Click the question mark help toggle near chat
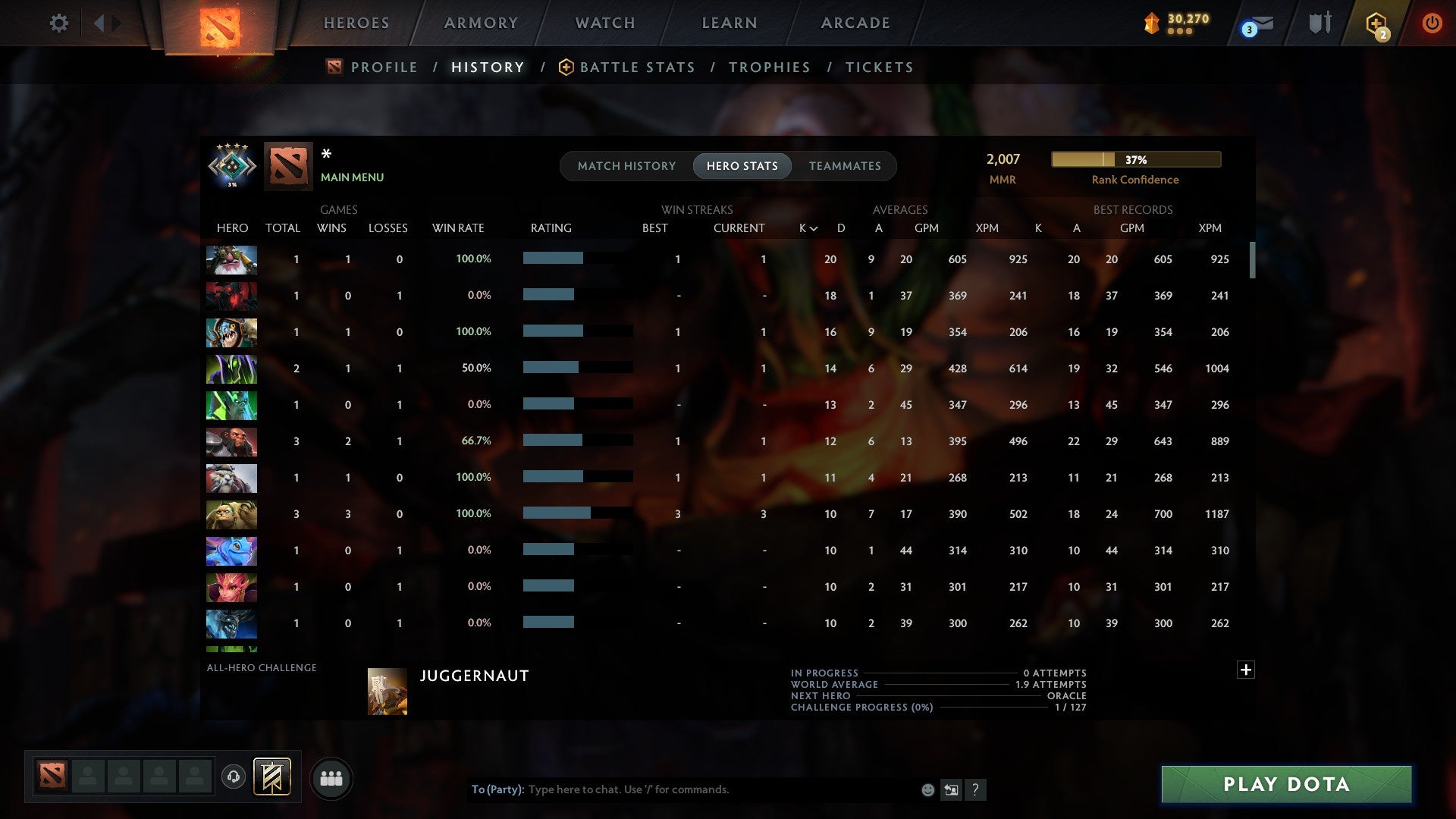Image resolution: width=1456 pixels, height=819 pixels. pyautogui.click(x=977, y=789)
